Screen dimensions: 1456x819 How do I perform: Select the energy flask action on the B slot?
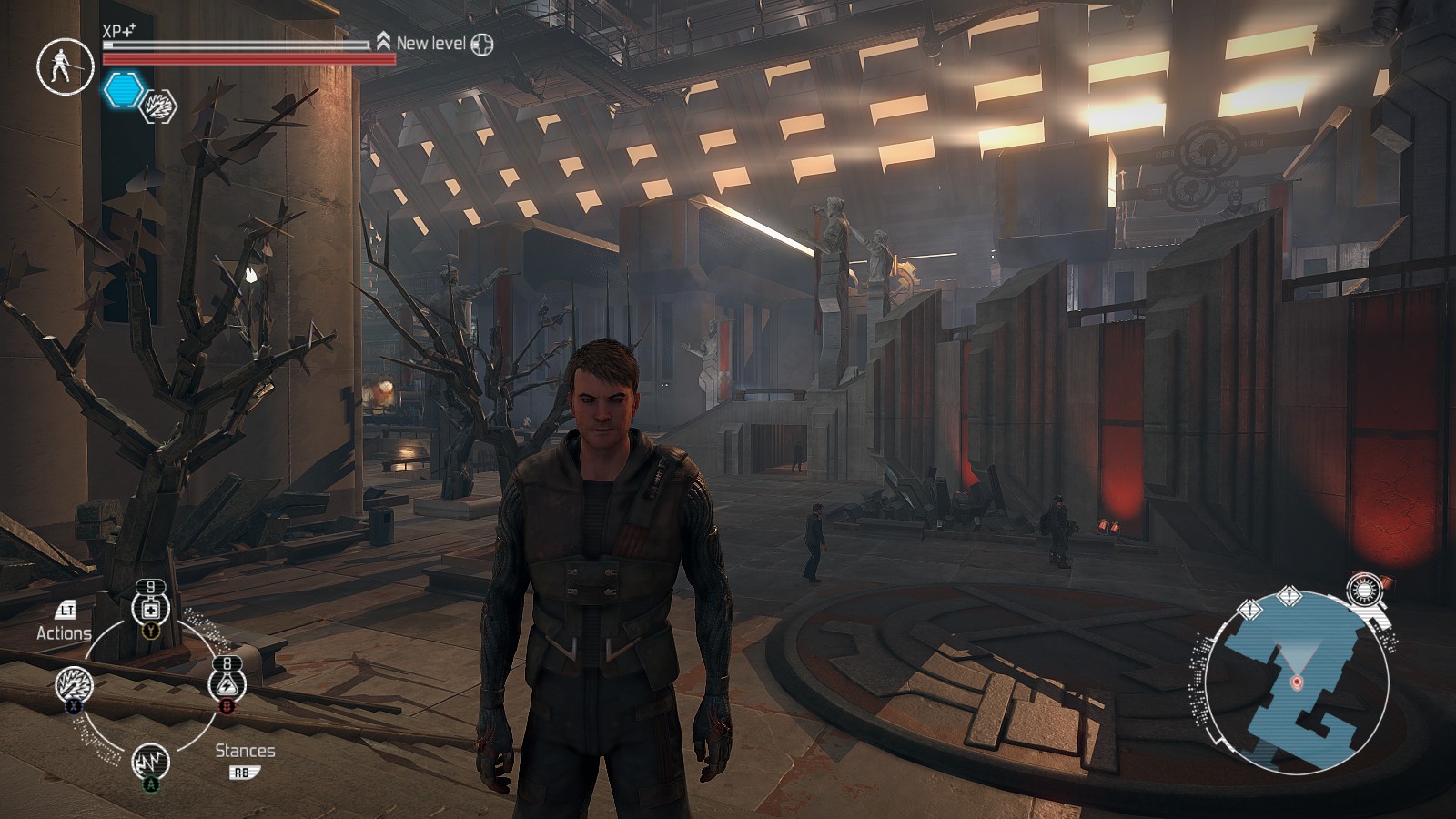(x=227, y=682)
